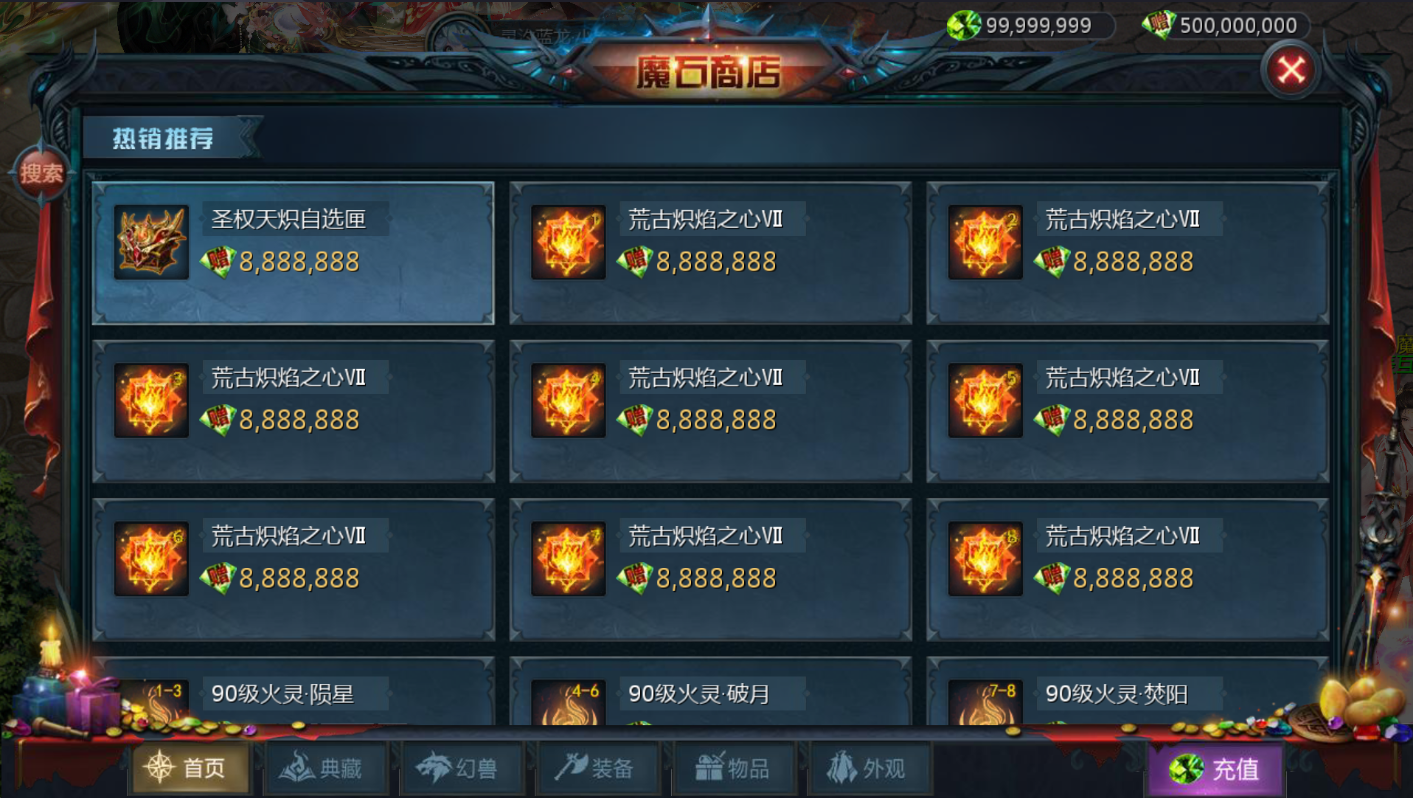Click the green gem icon beside 99,999,999
The width and height of the screenshot is (1413, 798).
pyautogui.click(x=964, y=26)
